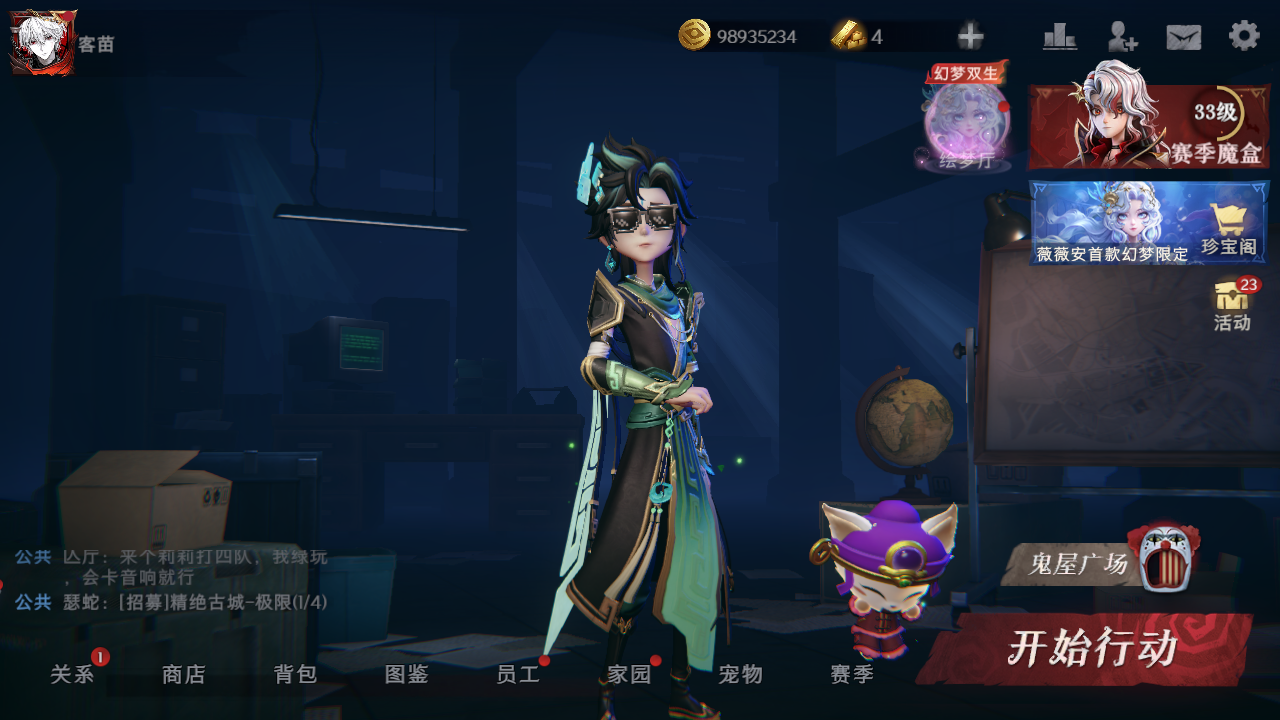Open the 关系 relations menu

(73, 675)
